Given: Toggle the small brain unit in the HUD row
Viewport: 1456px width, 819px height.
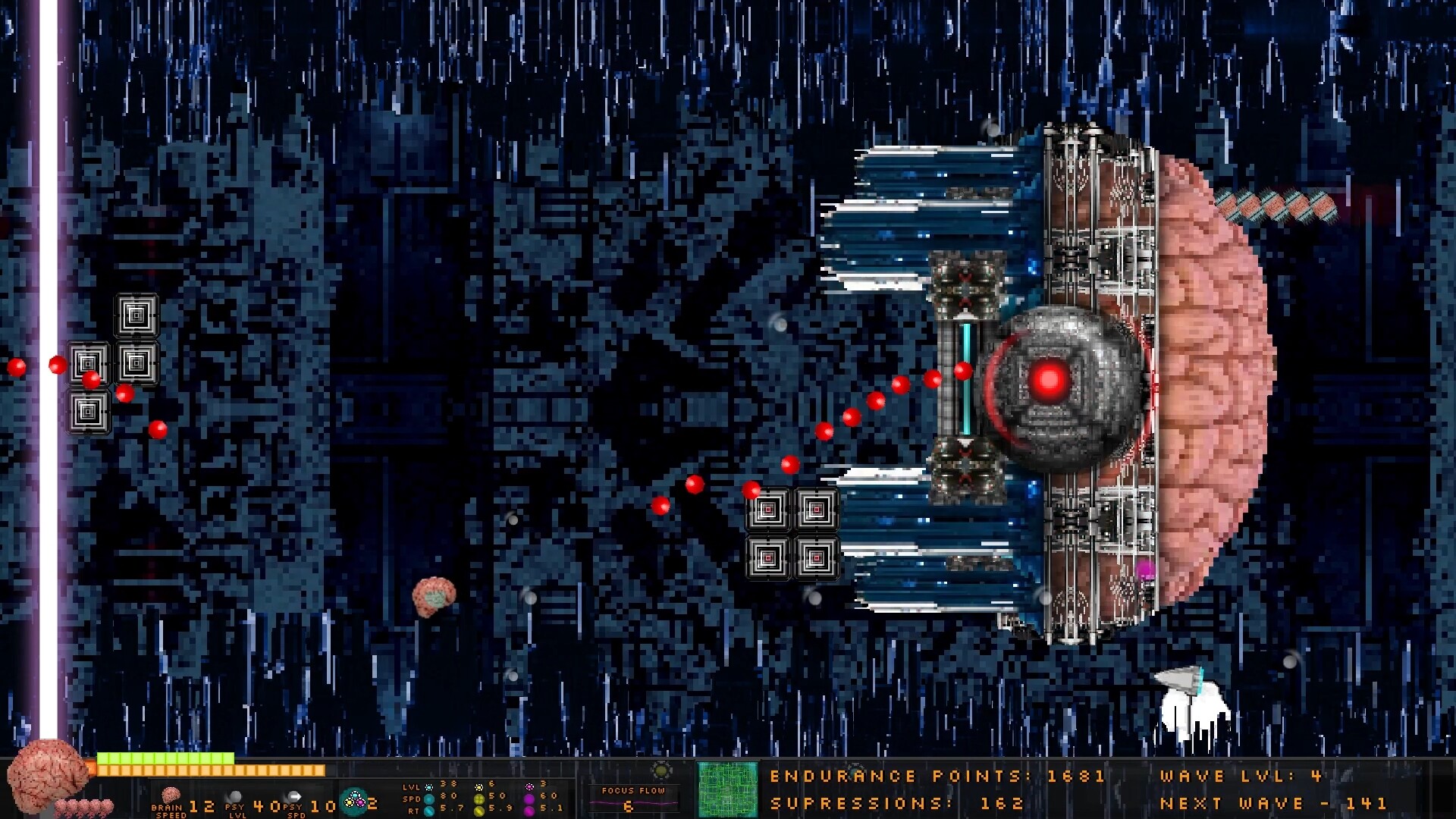Looking at the screenshot, I should [x=85, y=808].
